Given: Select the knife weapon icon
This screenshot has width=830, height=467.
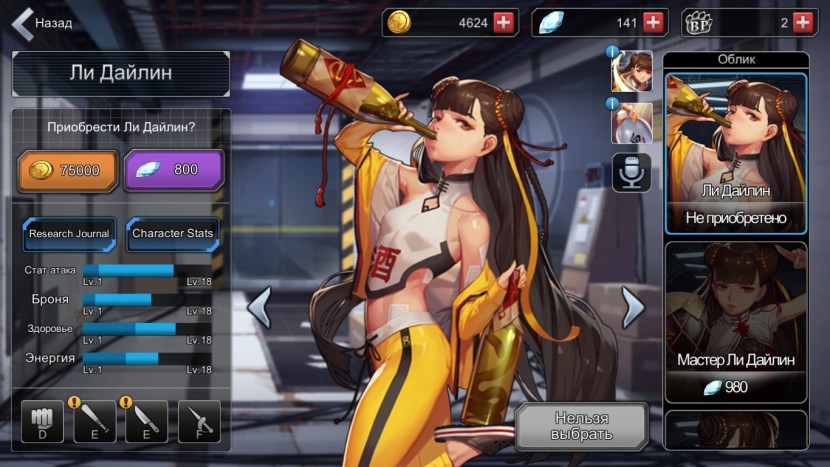Looking at the screenshot, I should (x=146, y=422).
